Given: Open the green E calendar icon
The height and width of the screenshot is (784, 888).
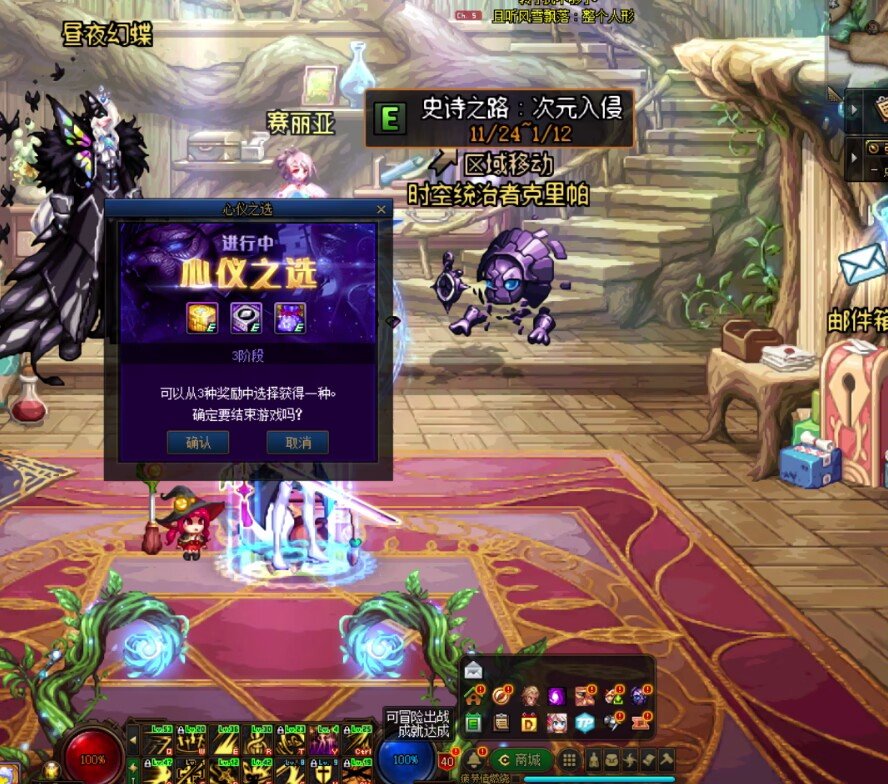Looking at the screenshot, I should coord(473,722).
